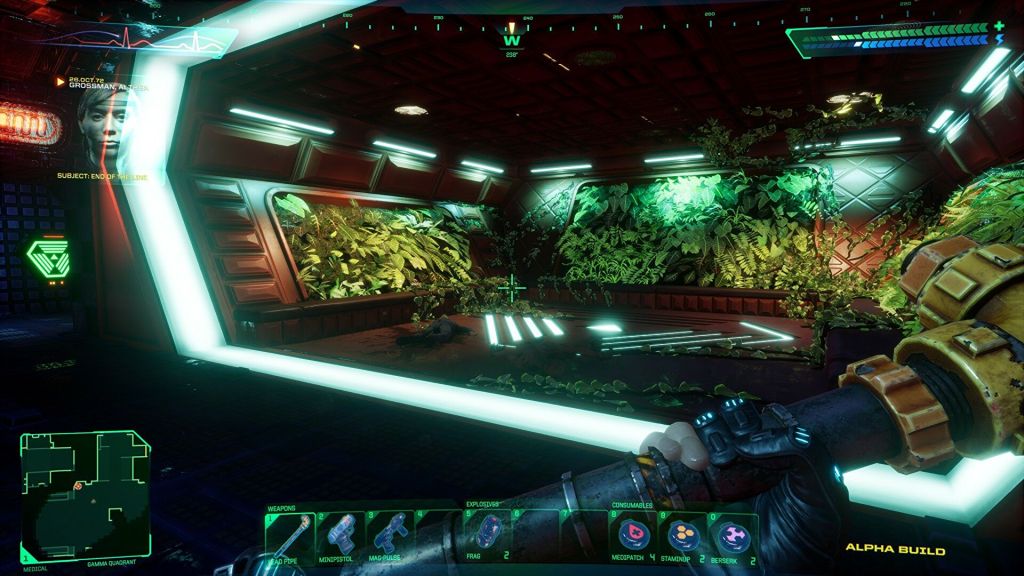This screenshot has width=1024, height=576.
Task: Select the Lead Pipe weapon slot
Action: [x=289, y=535]
